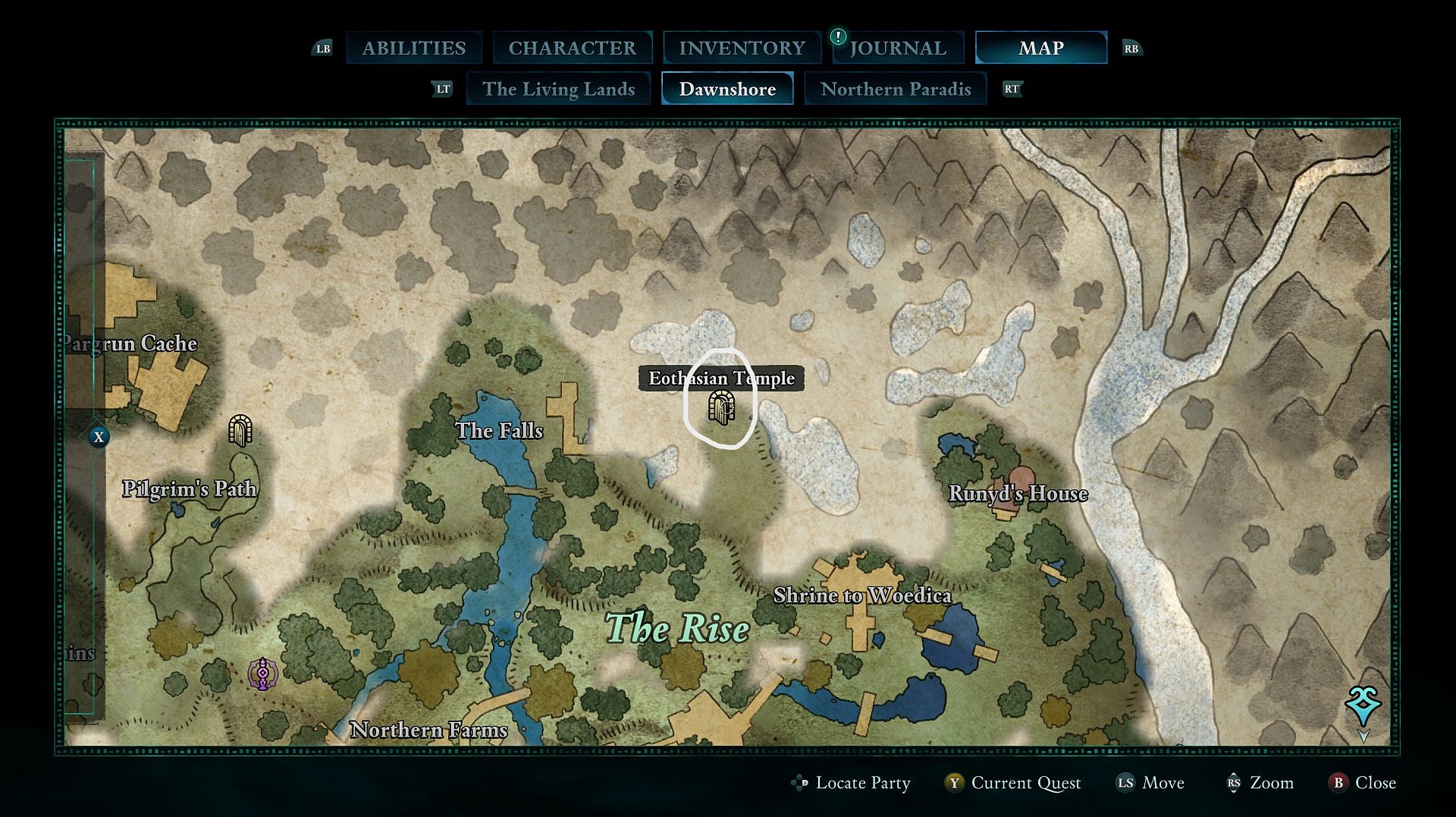1456x817 pixels.
Task: Open the CHARACTER screen
Action: (573, 48)
